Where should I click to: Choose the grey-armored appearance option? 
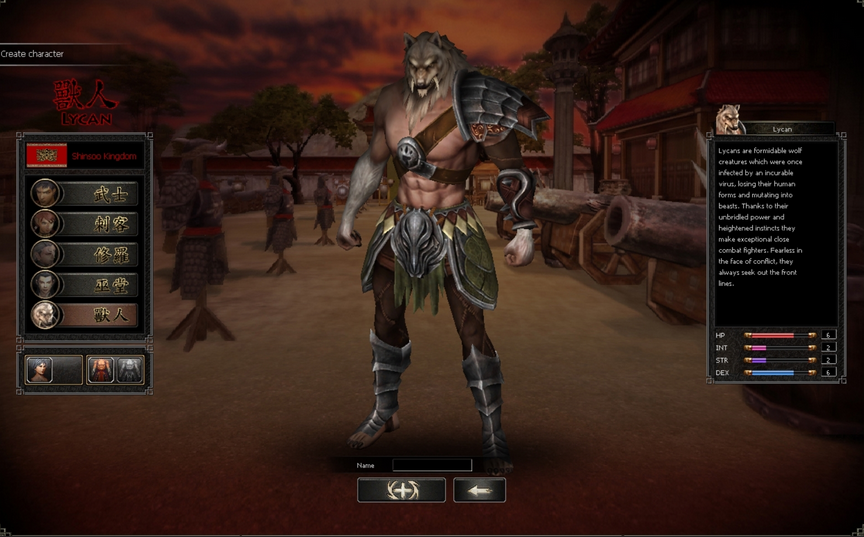point(130,370)
